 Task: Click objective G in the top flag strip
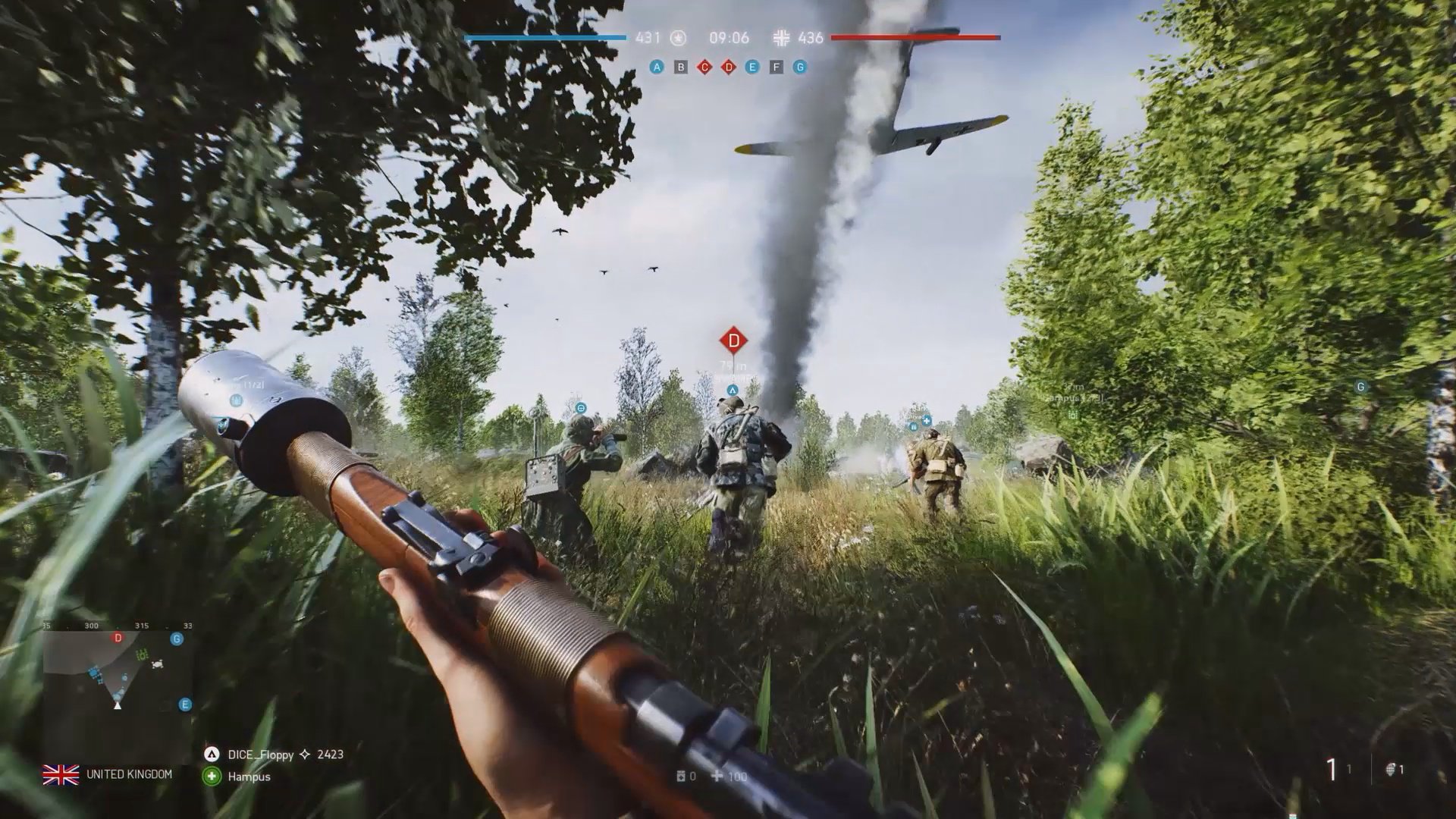tap(799, 67)
